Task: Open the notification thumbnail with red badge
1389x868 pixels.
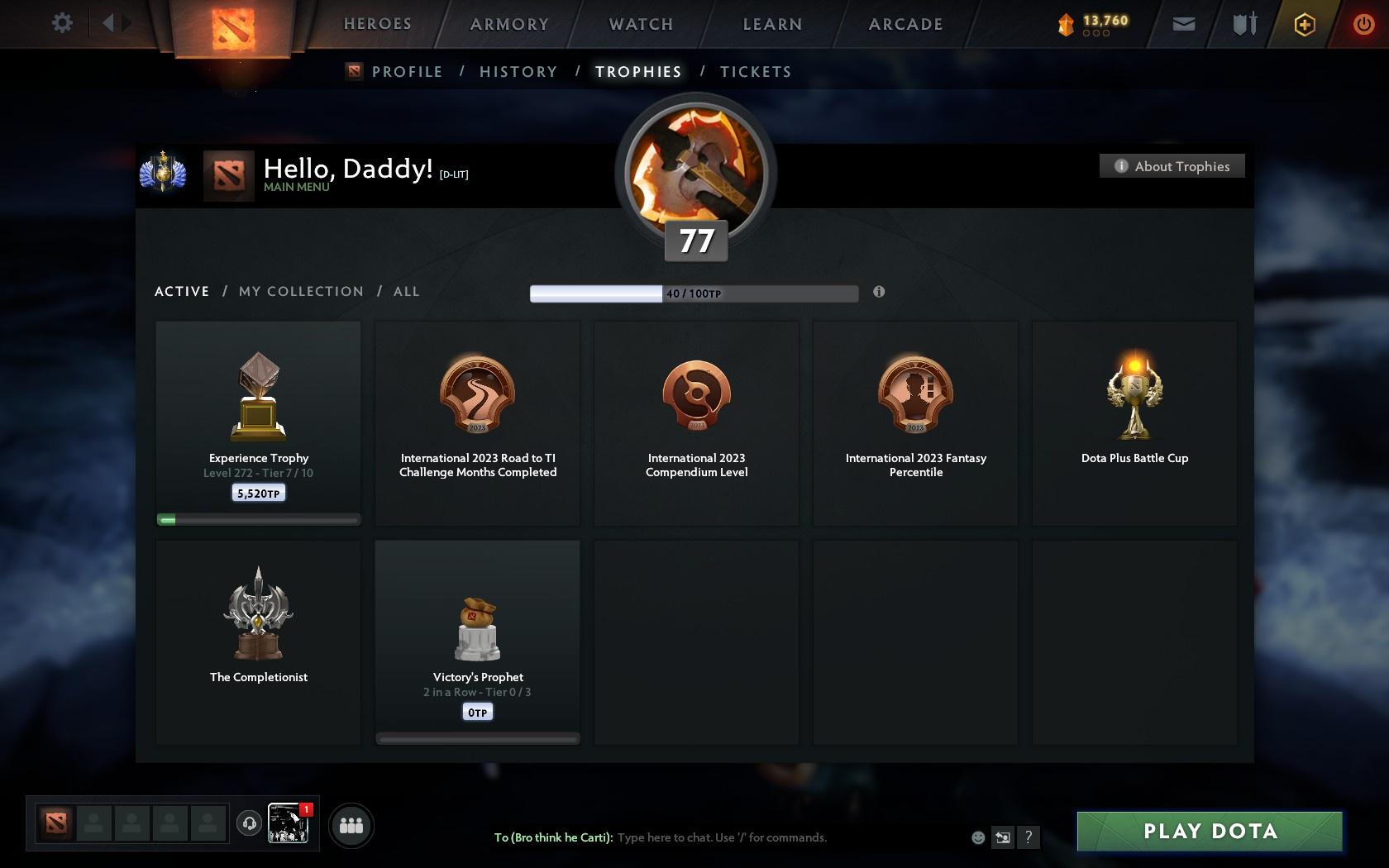Action: click(x=289, y=823)
